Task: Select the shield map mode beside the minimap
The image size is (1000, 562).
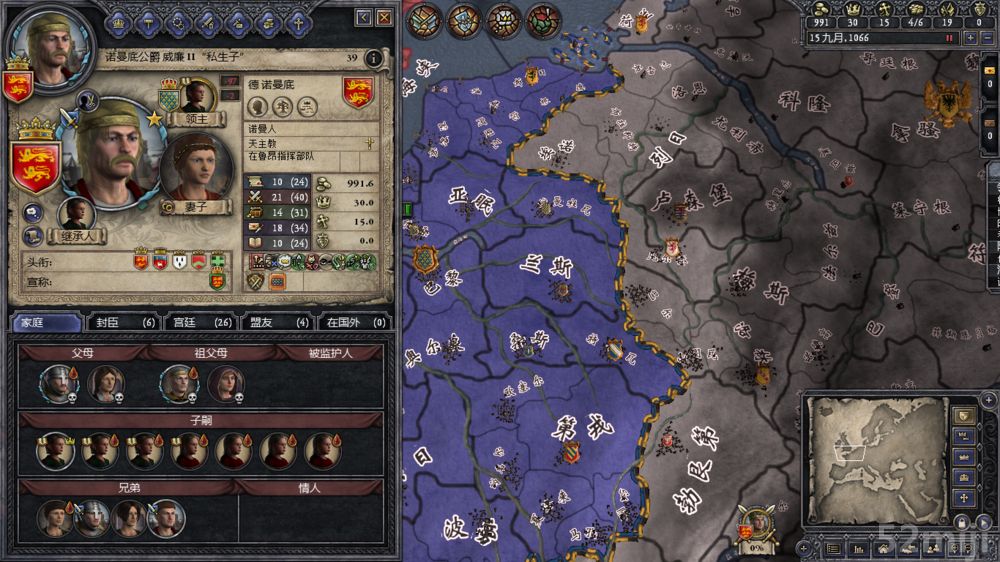Action: (962, 414)
